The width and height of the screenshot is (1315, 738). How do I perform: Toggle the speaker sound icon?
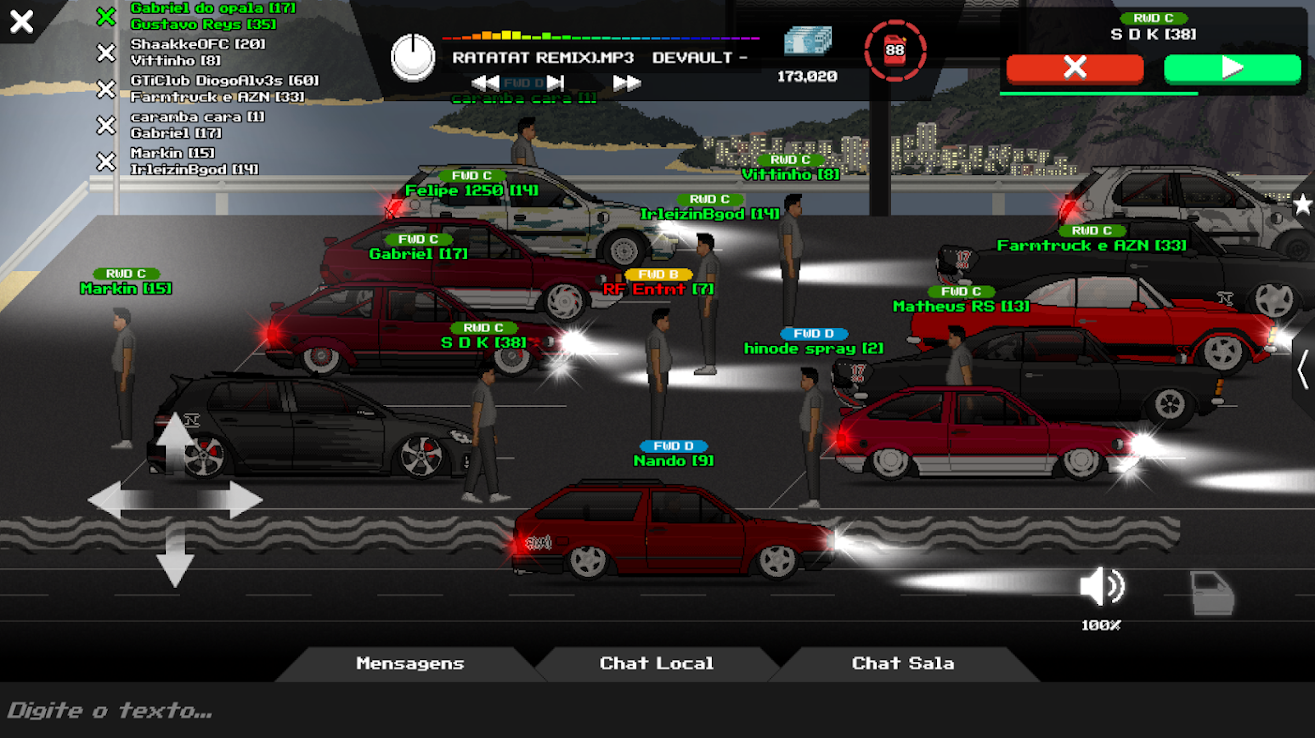(x=1101, y=588)
